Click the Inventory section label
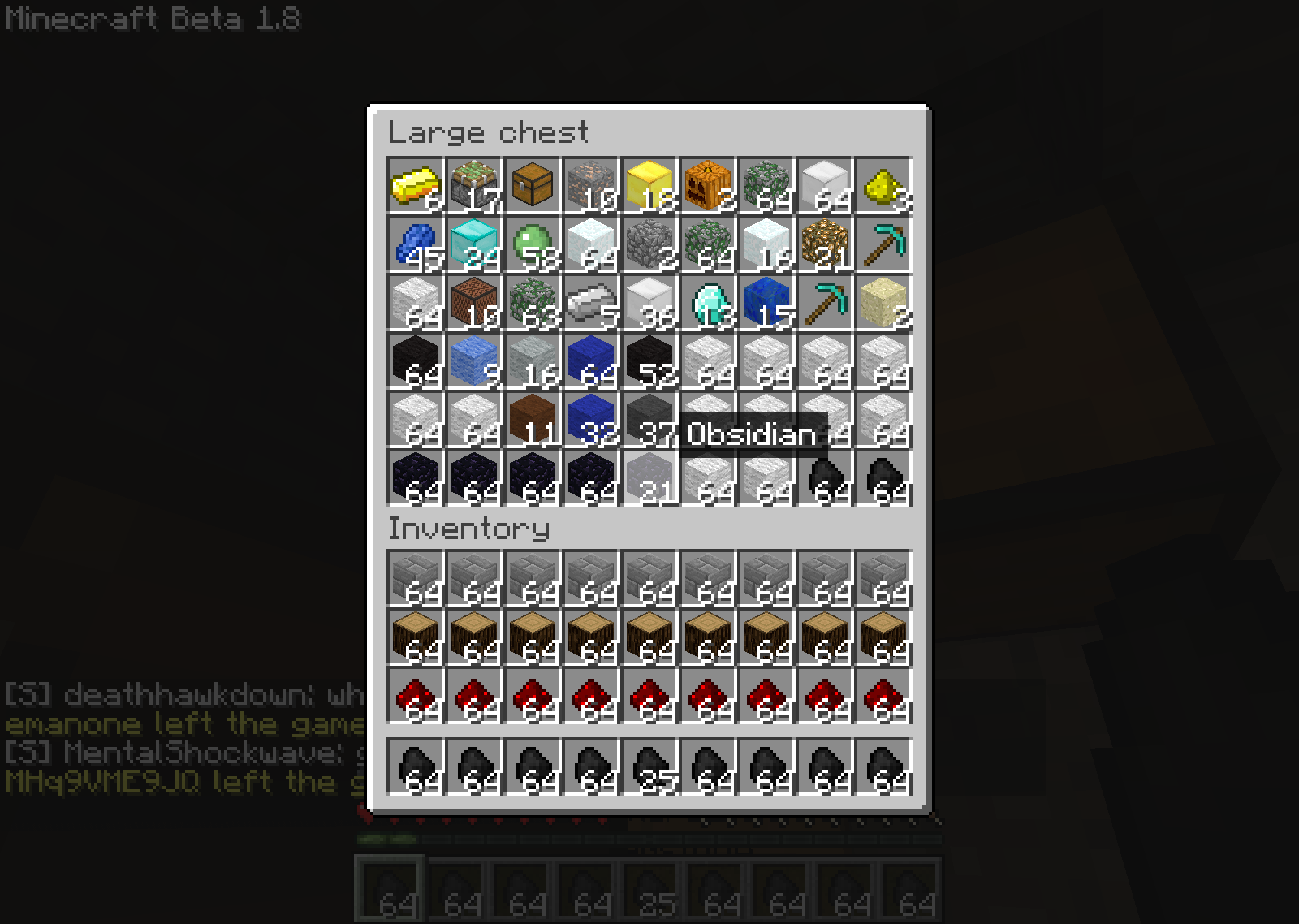The height and width of the screenshot is (924, 1299). pos(469,529)
